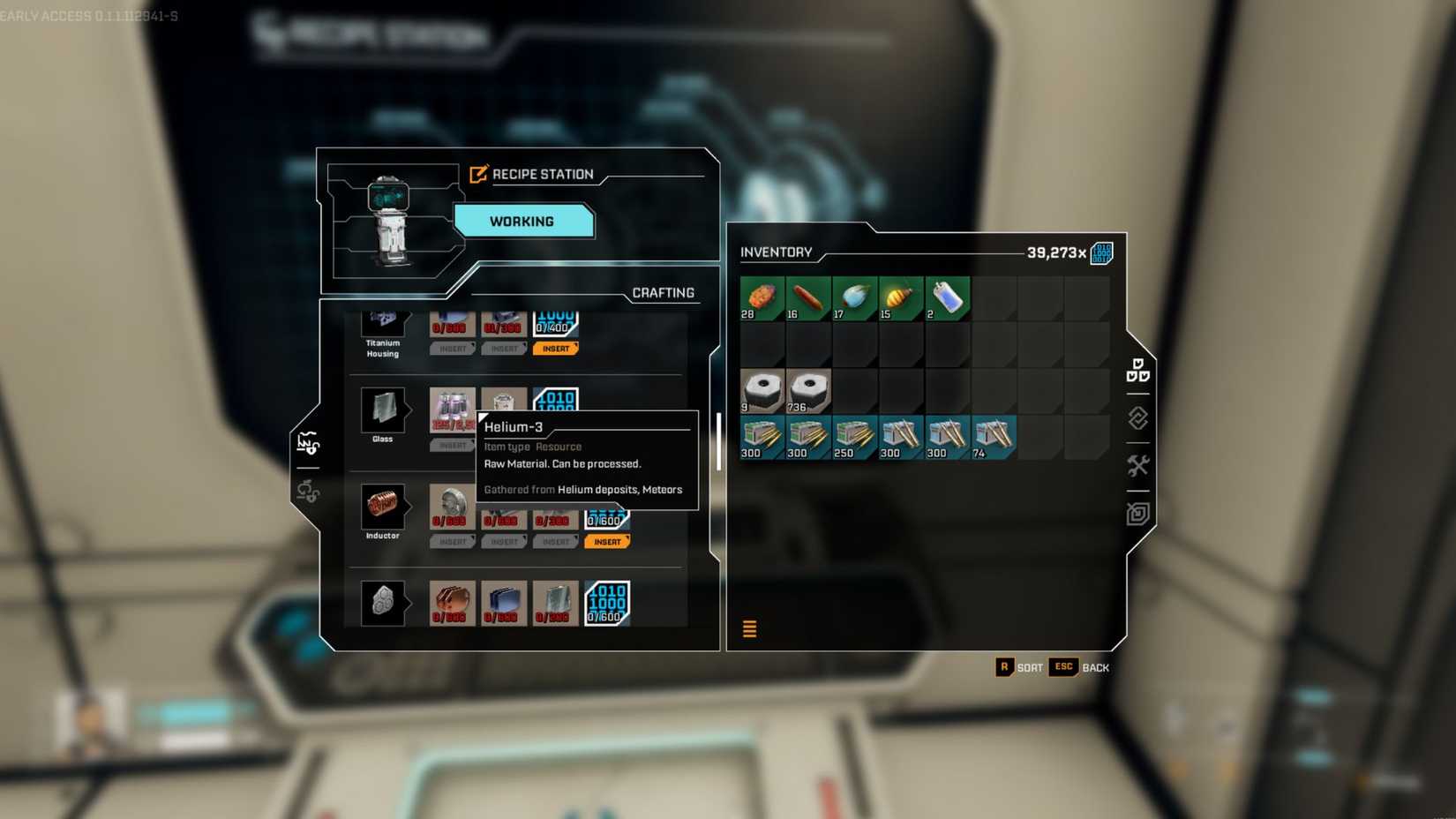Open the hamburger menu icon below the inventory
This screenshot has width=1456, height=819.
pos(749,629)
